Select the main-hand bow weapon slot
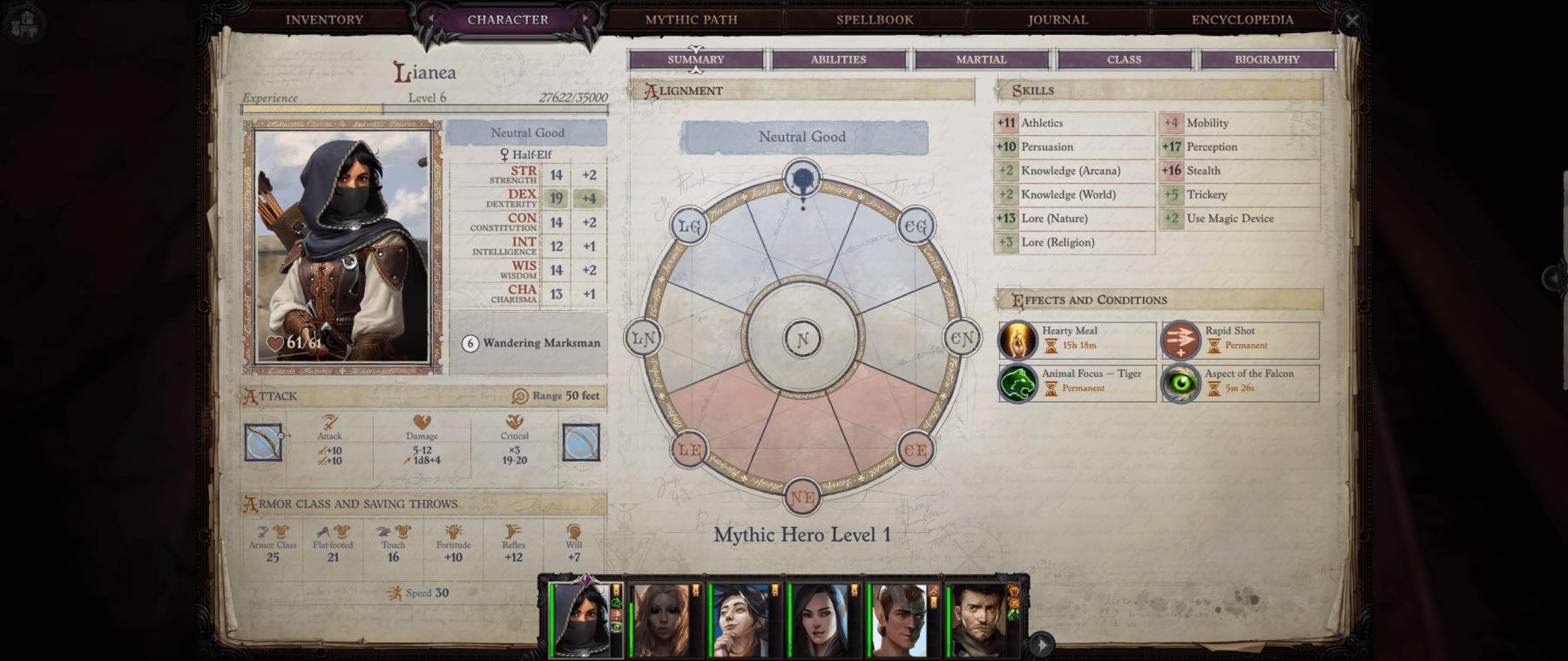 point(263,442)
